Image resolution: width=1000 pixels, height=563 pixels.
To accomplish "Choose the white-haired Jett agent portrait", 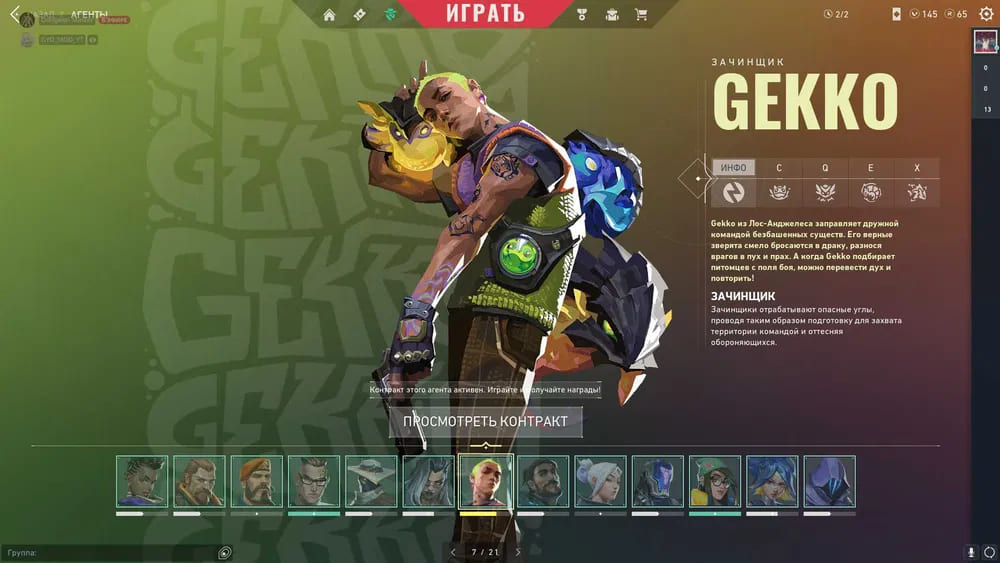I will [x=601, y=481].
